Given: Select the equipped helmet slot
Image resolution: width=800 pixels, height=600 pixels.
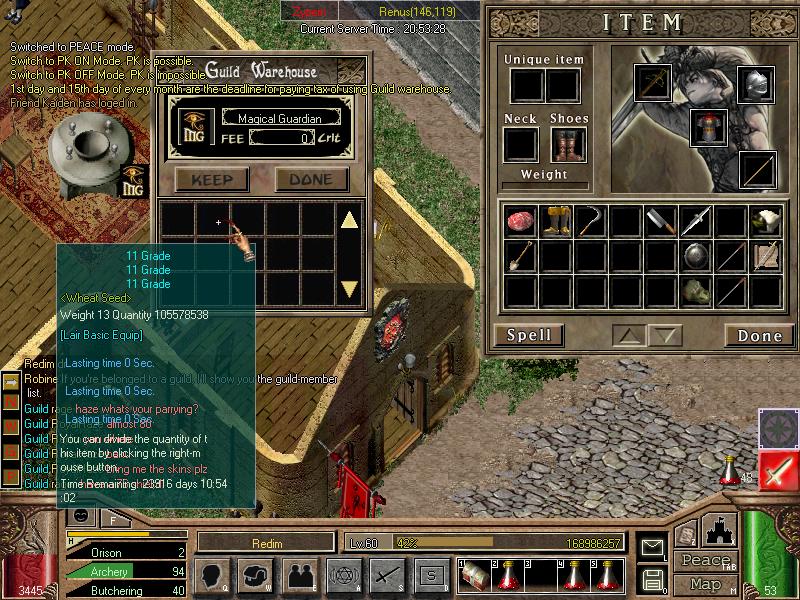Looking at the screenshot, I should [756, 83].
